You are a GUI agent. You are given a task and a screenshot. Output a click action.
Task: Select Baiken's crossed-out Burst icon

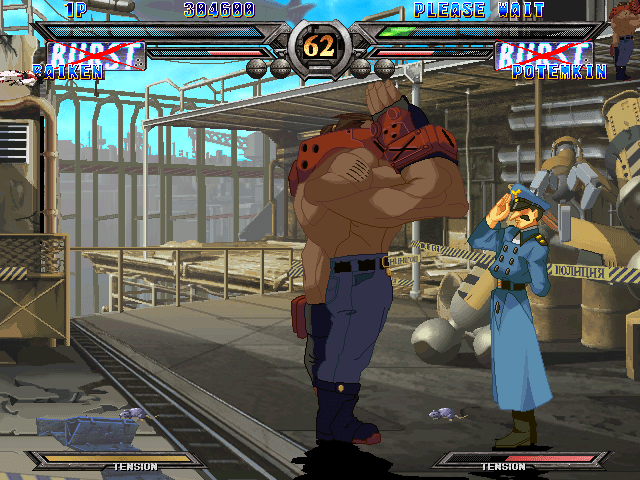96,55
